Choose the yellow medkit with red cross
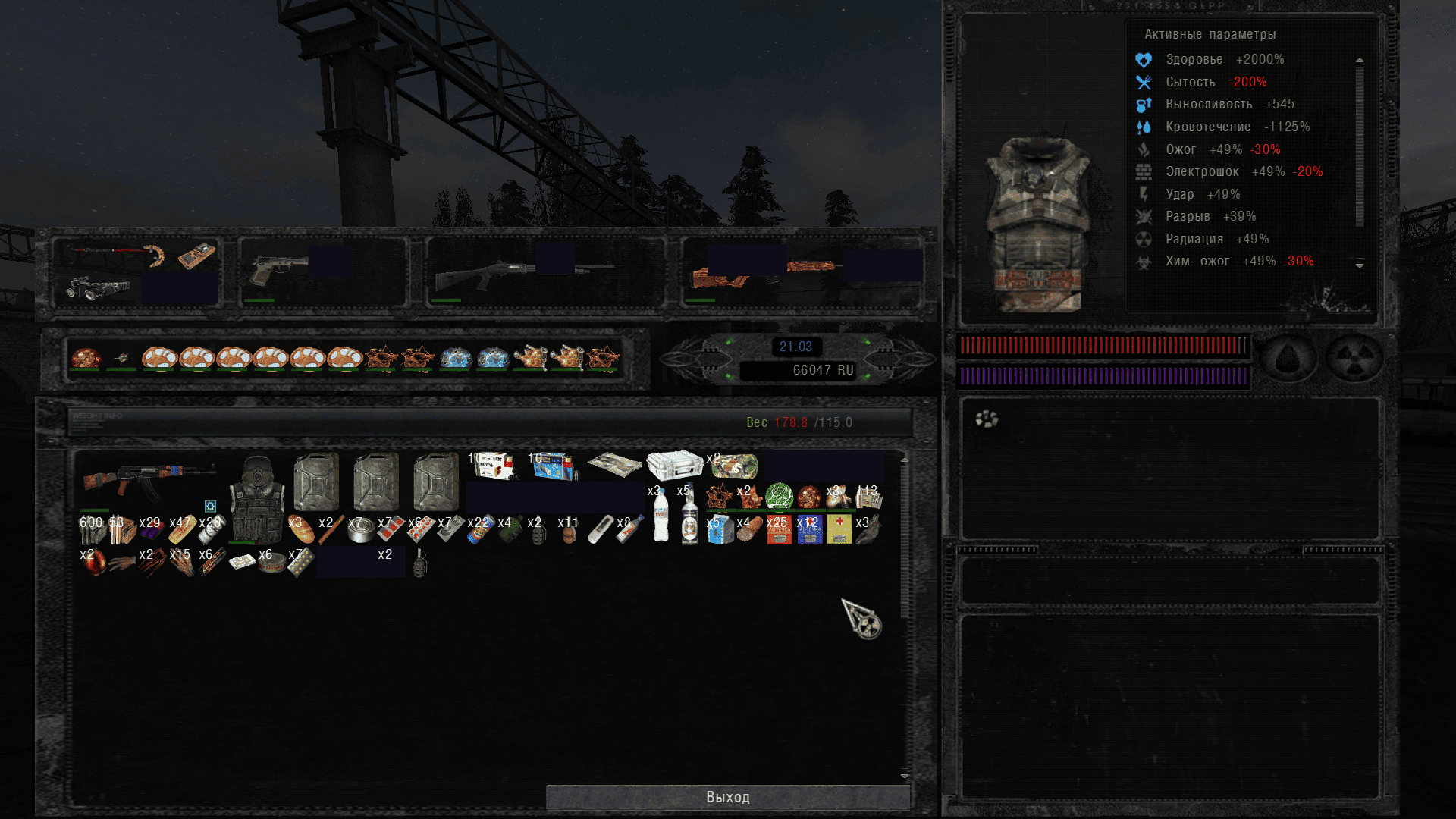Image resolution: width=1456 pixels, height=819 pixels. (839, 529)
